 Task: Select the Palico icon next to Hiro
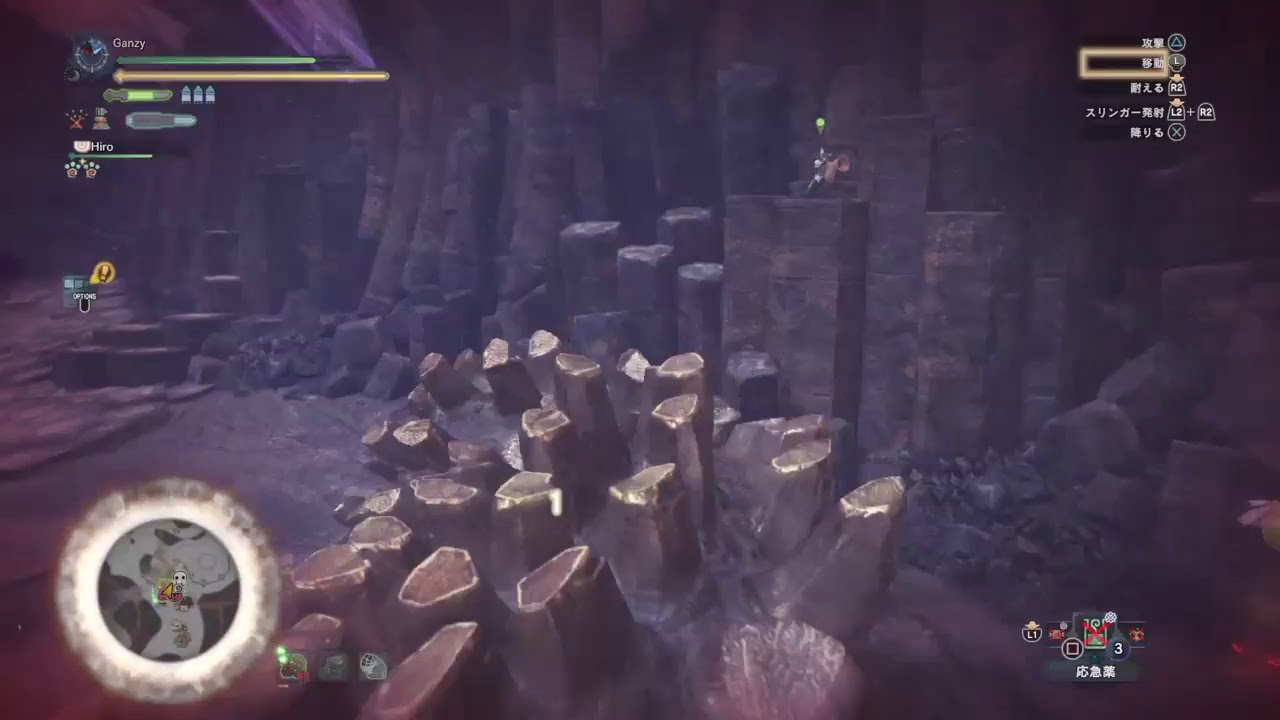(80, 146)
